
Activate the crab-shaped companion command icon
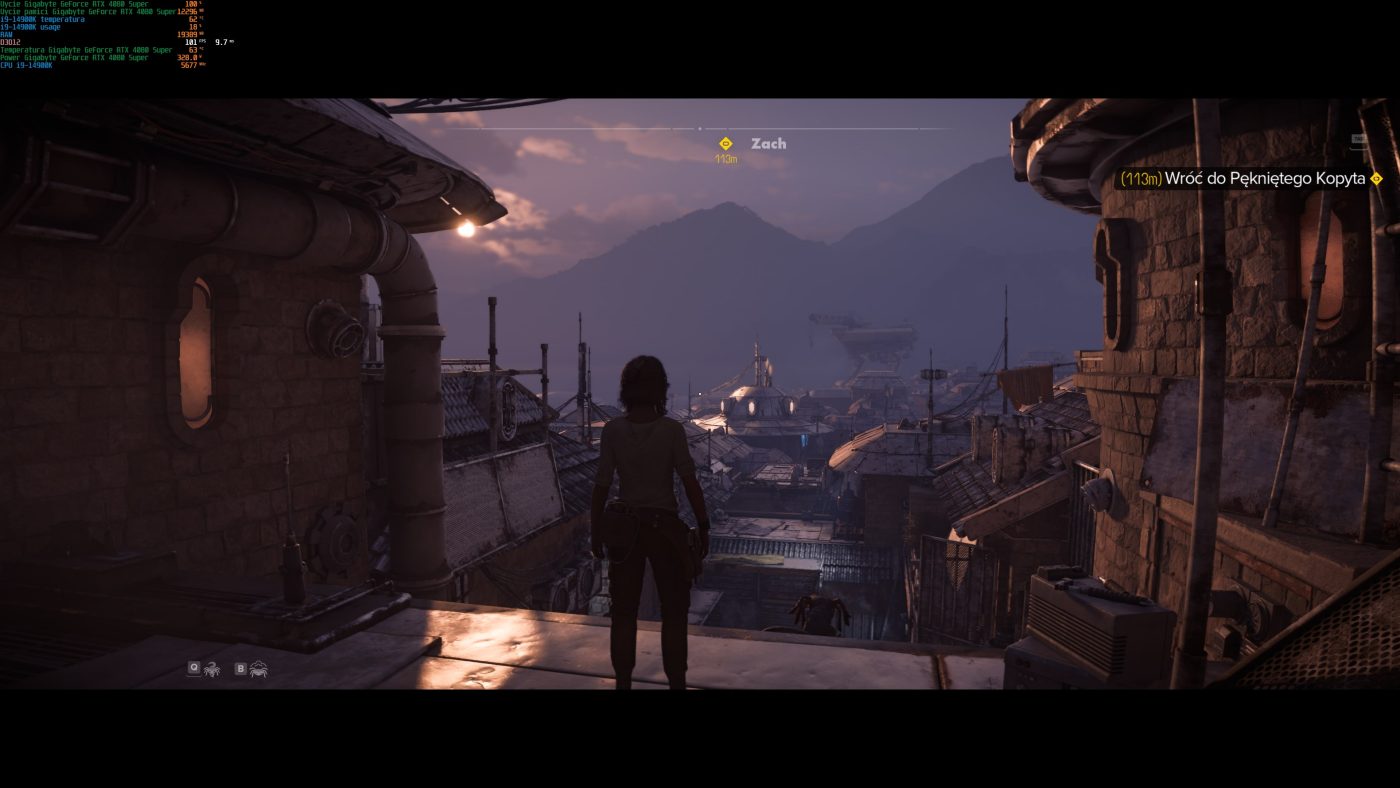click(x=259, y=668)
